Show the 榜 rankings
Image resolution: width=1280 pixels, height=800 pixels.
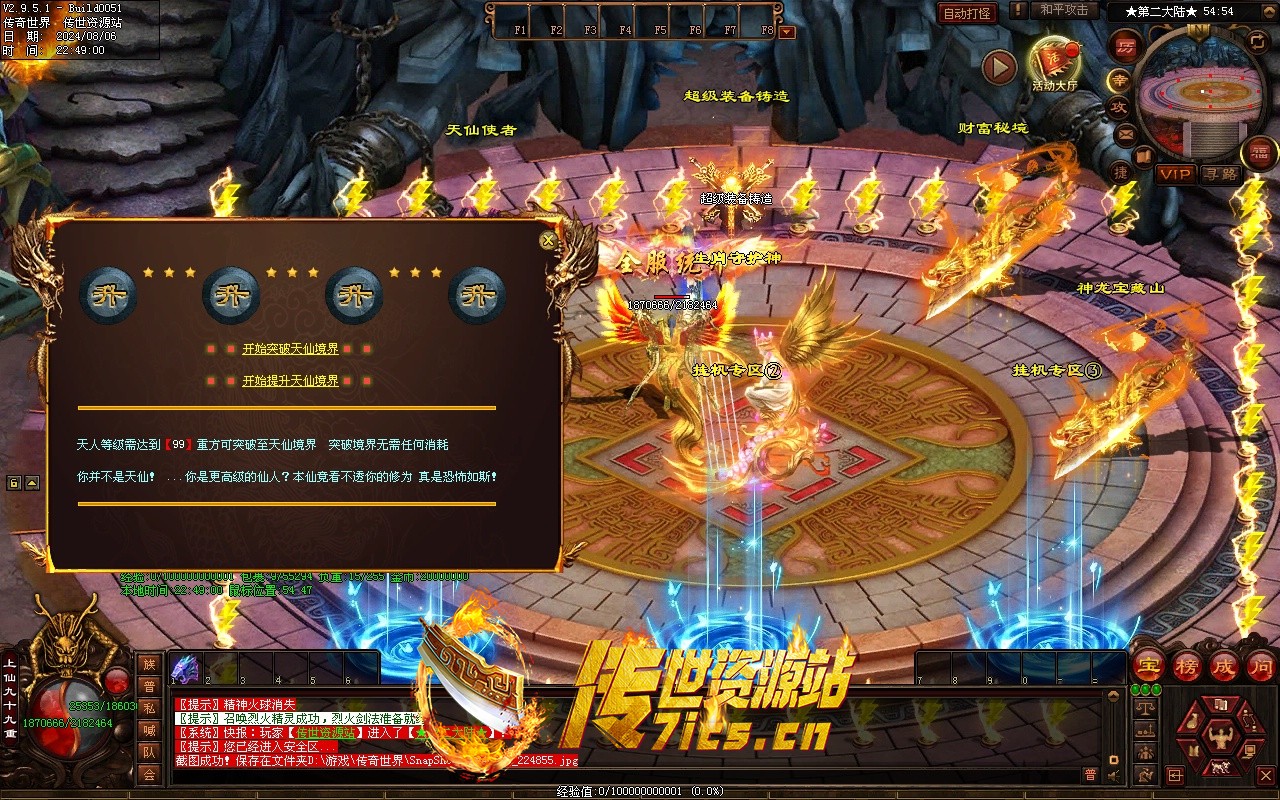click(1187, 665)
